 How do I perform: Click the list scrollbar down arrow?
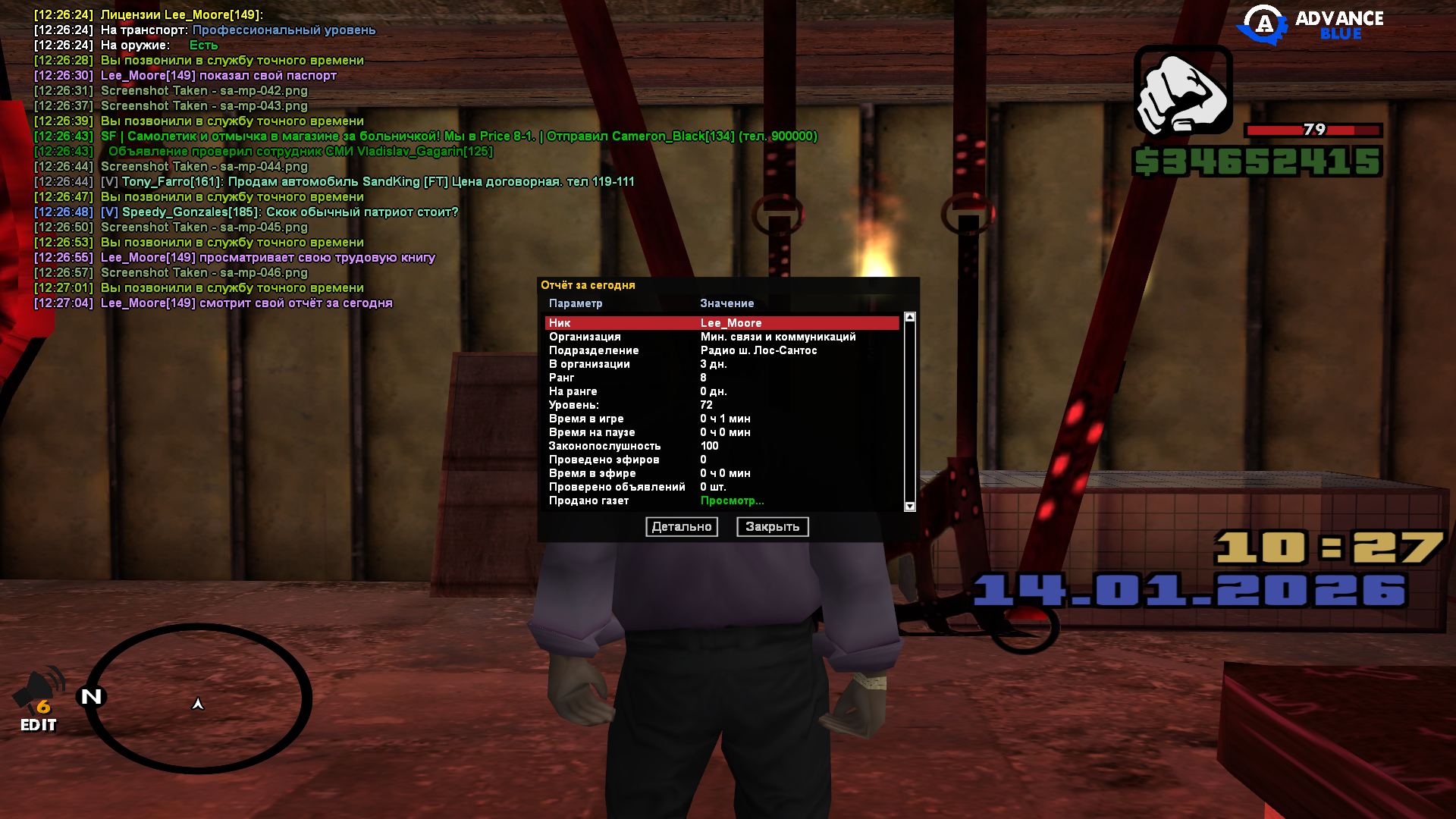(910, 507)
